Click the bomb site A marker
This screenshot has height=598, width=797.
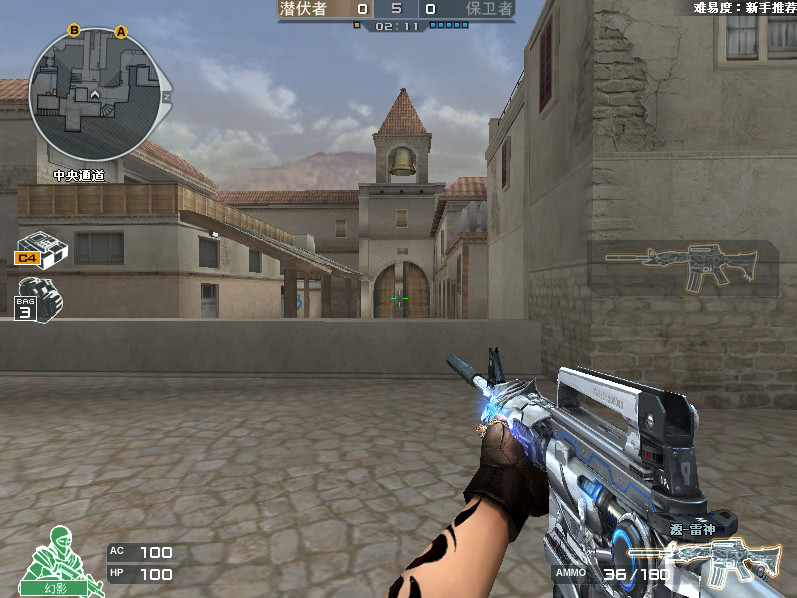tap(122, 32)
